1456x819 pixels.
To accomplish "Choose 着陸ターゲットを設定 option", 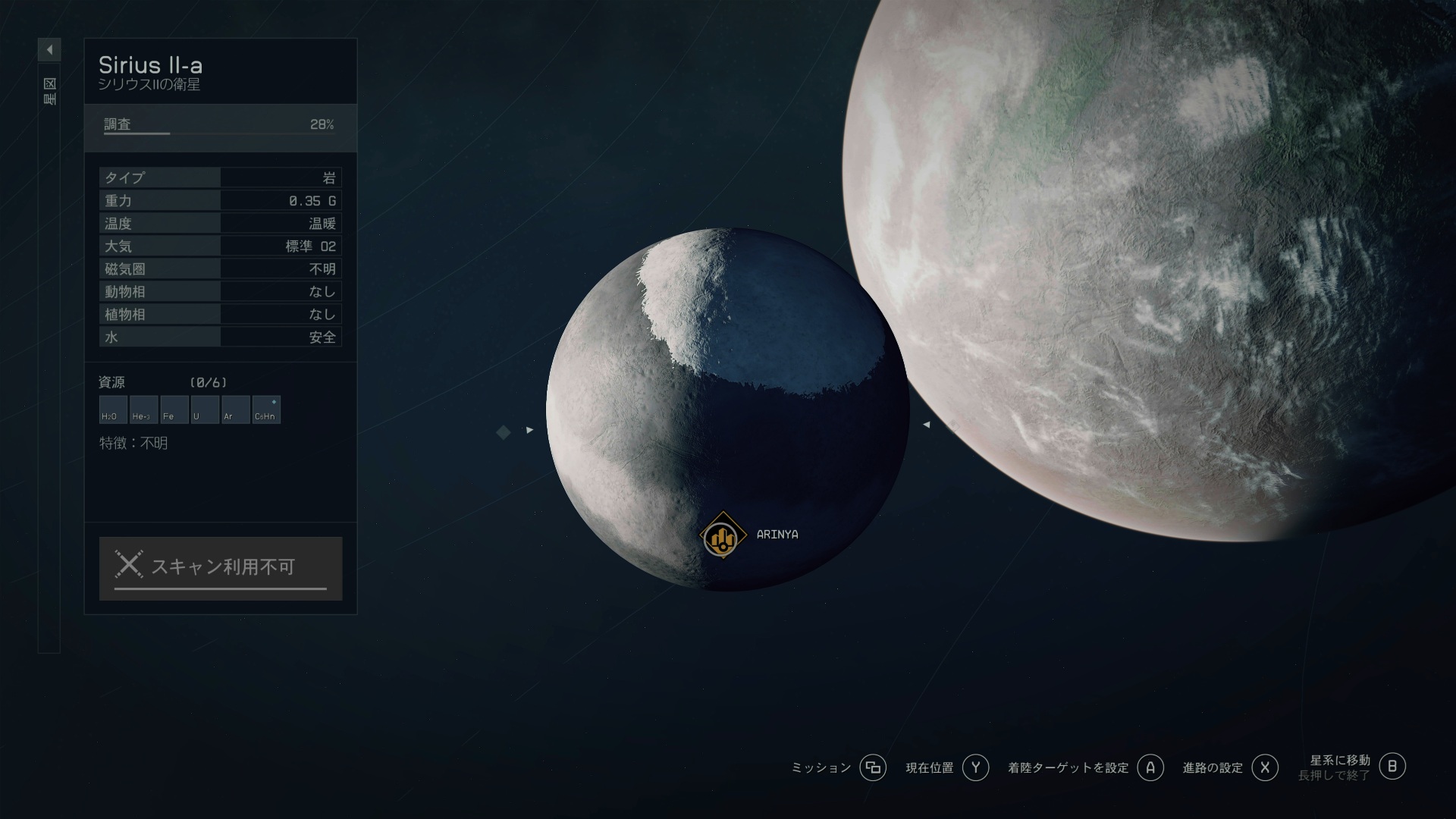I will pos(1150,767).
